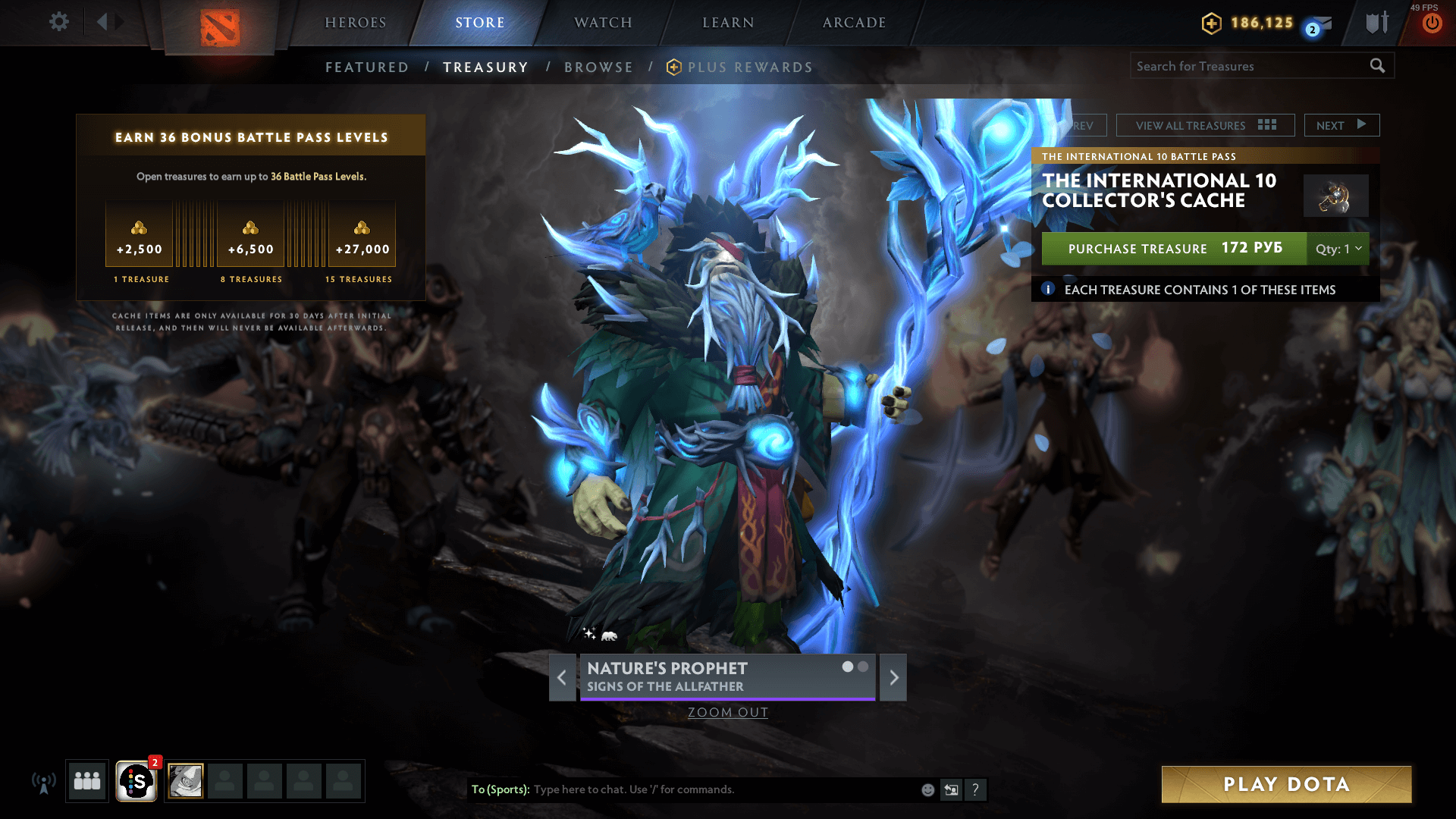Show the previous hero item preview

562,677
